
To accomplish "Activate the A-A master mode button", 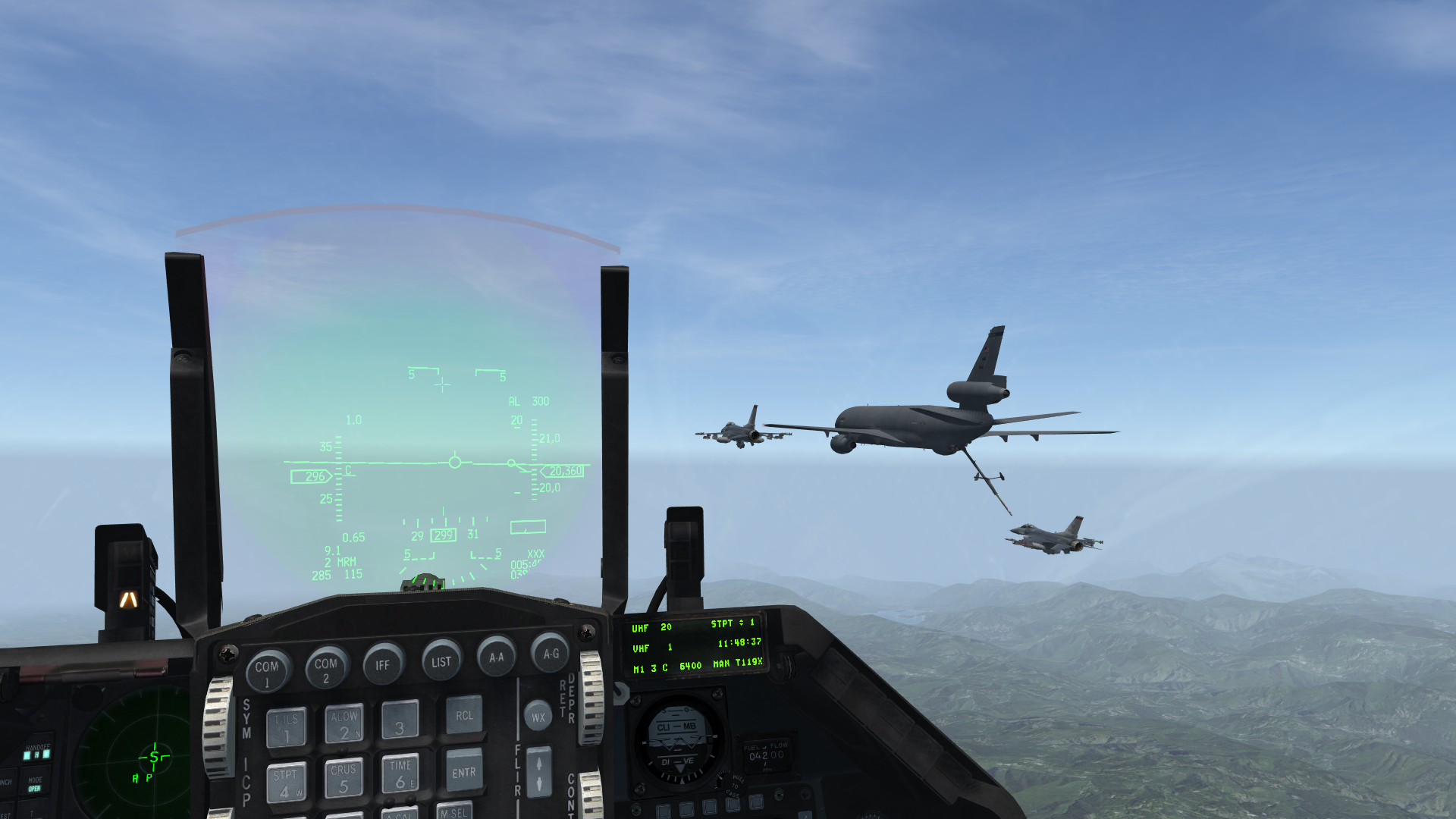I will point(497,657).
